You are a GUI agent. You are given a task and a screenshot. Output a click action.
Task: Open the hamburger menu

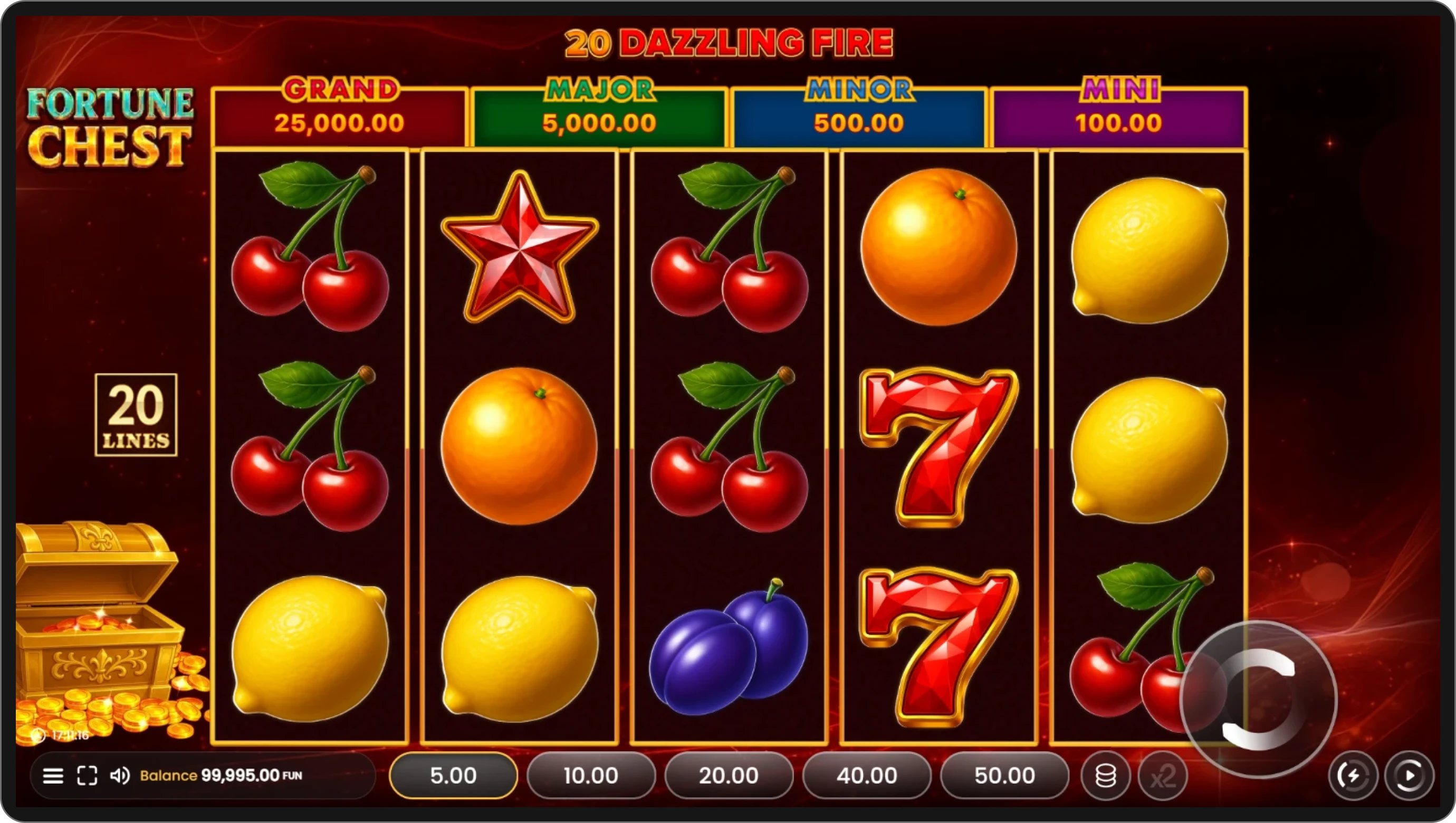coord(53,776)
